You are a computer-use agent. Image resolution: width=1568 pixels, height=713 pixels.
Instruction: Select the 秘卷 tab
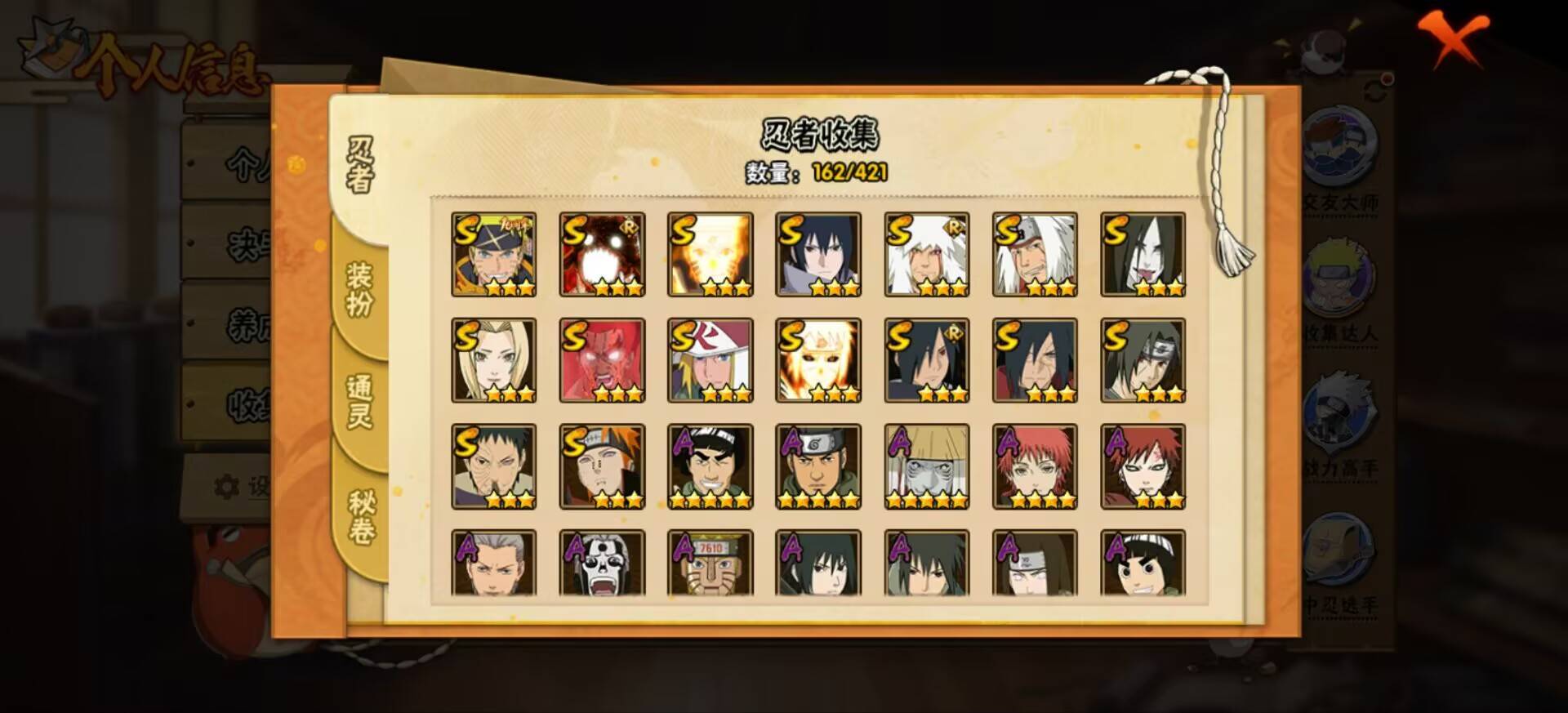[x=361, y=516]
